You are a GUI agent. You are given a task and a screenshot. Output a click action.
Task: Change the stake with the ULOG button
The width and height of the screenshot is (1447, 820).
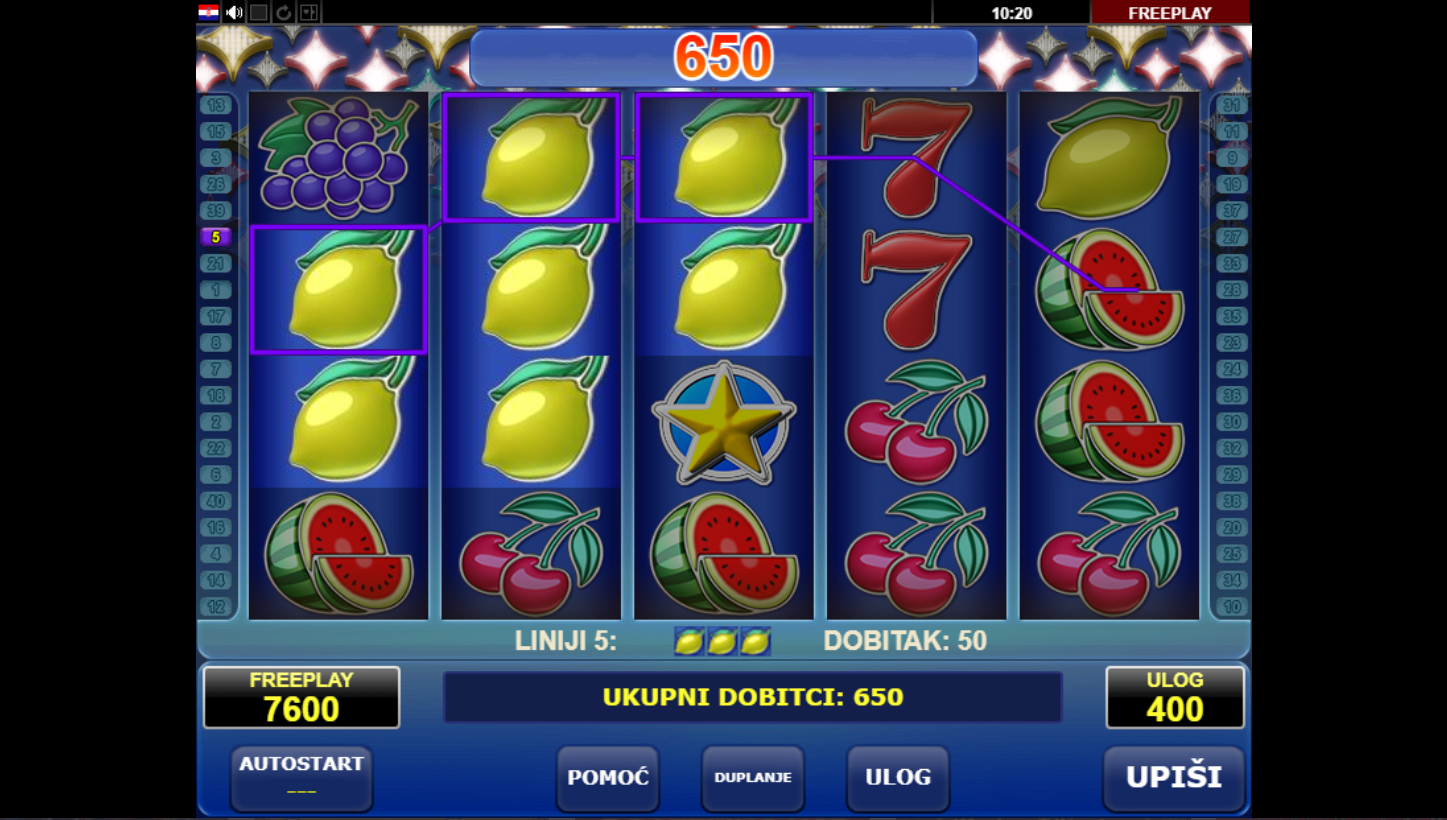click(897, 778)
